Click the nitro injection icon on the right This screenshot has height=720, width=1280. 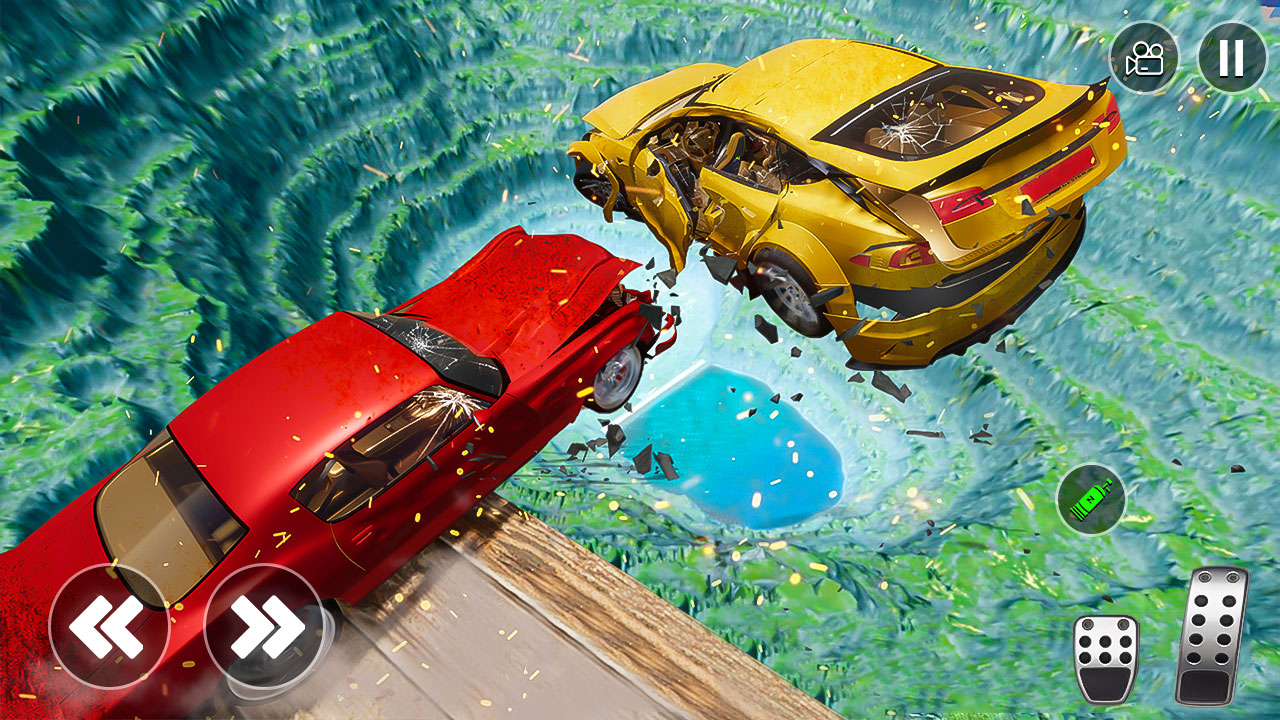coord(1092,498)
